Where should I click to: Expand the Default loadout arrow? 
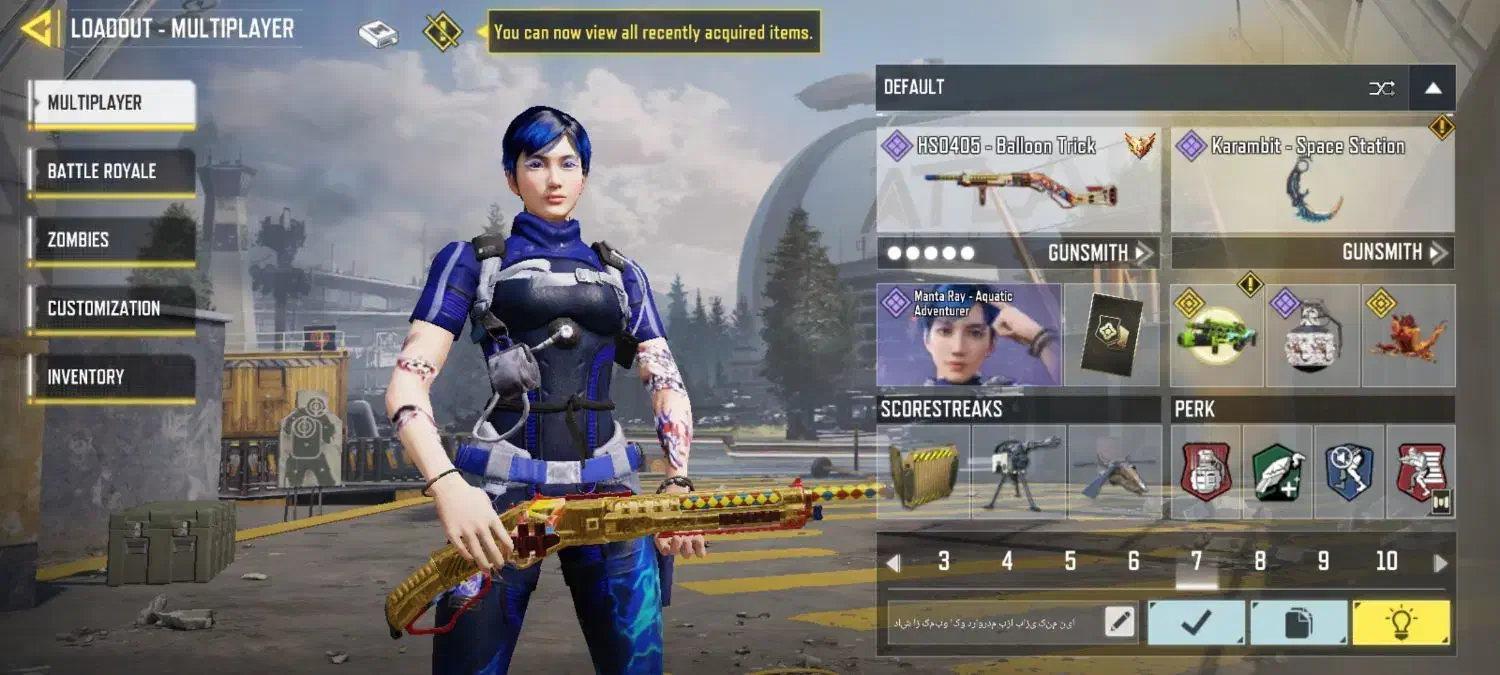pyautogui.click(x=1433, y=88)
